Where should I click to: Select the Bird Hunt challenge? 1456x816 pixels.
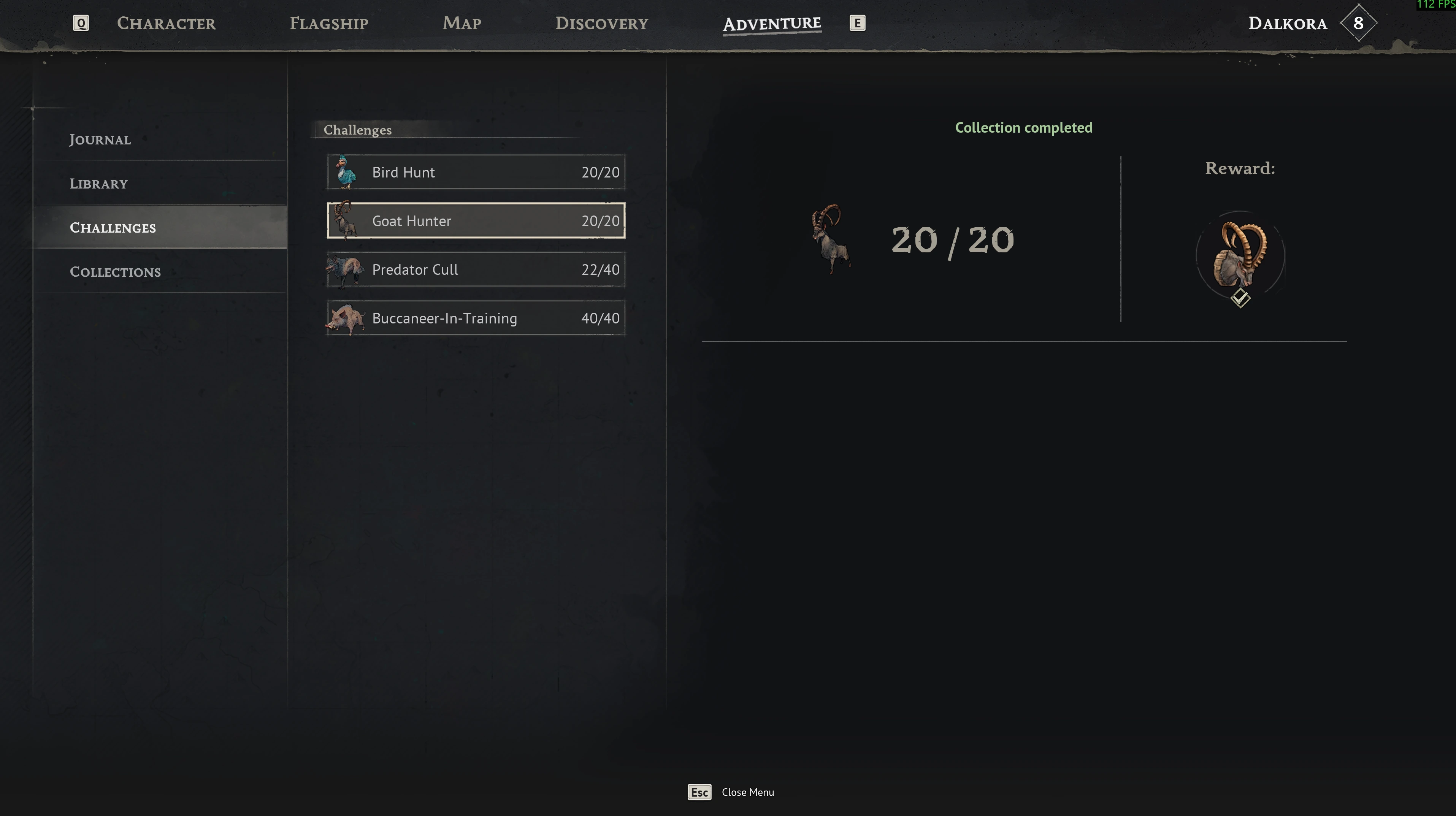click(x=476, y=172)
